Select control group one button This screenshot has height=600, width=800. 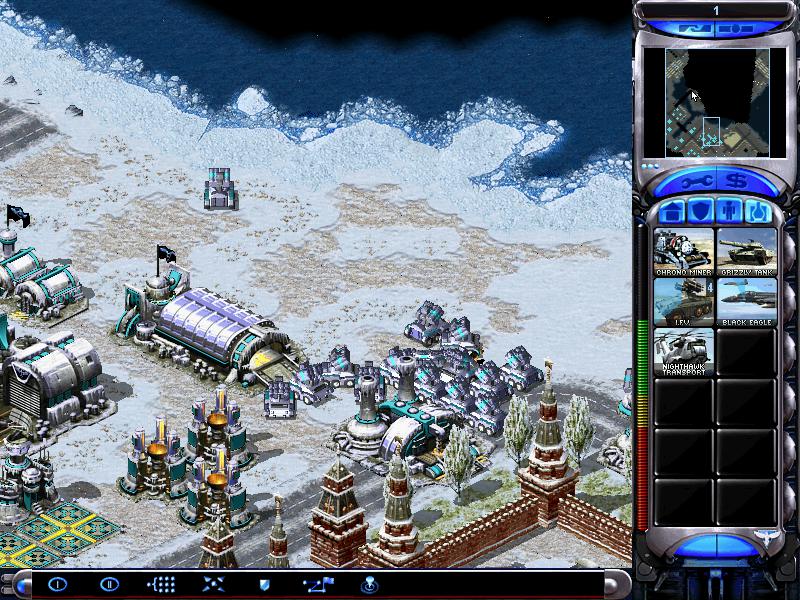point(57,584)
